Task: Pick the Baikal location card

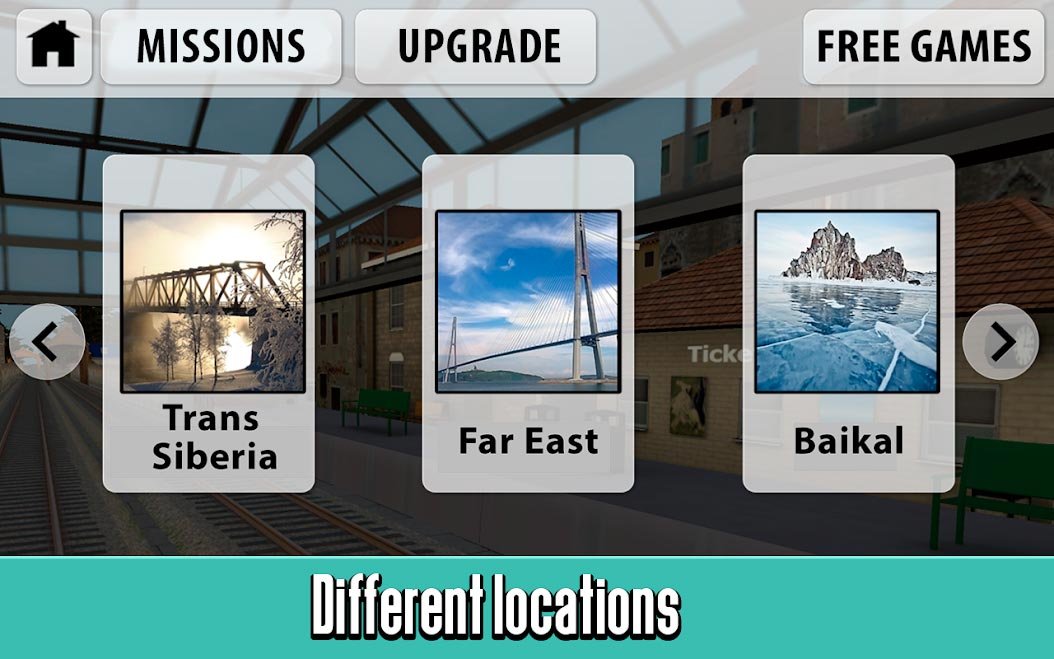Action: point(848,323)
